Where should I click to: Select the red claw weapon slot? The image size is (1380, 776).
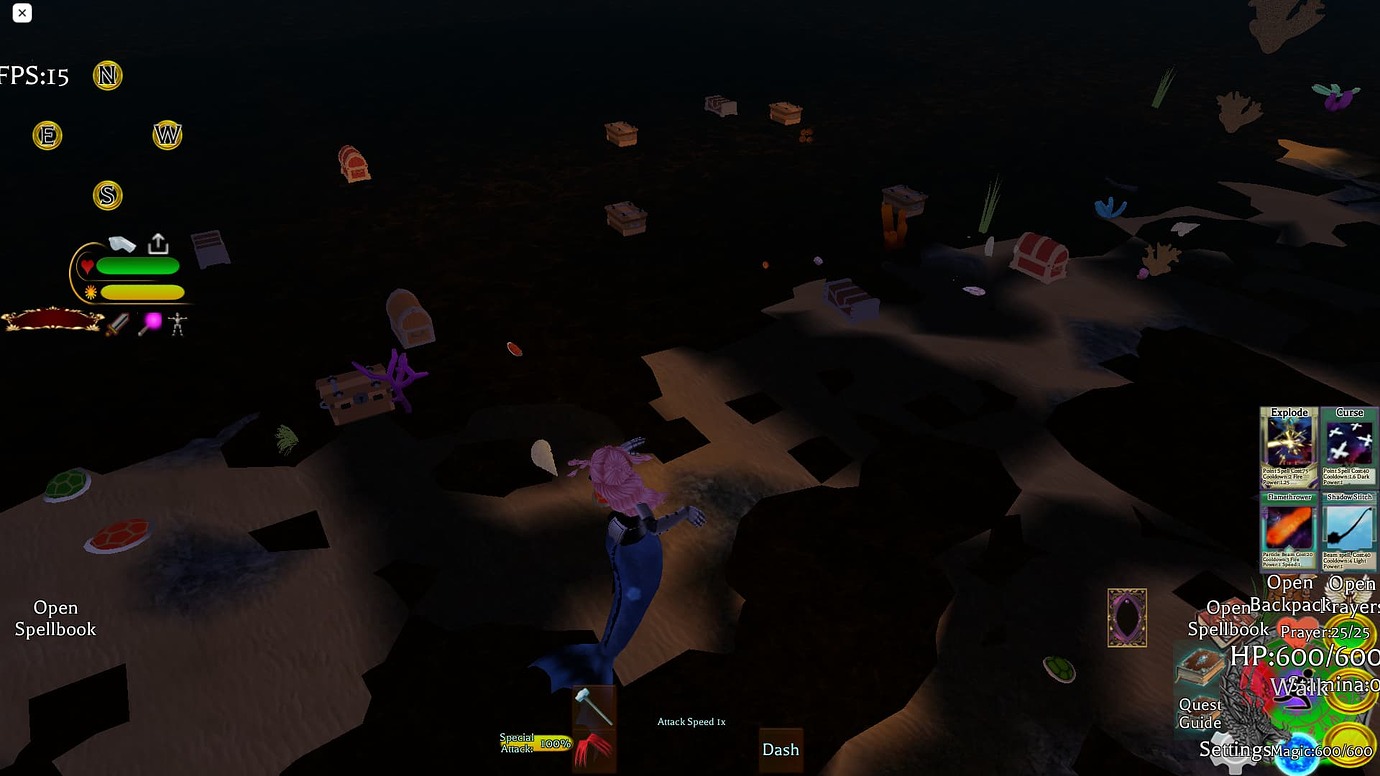(593, 749)
